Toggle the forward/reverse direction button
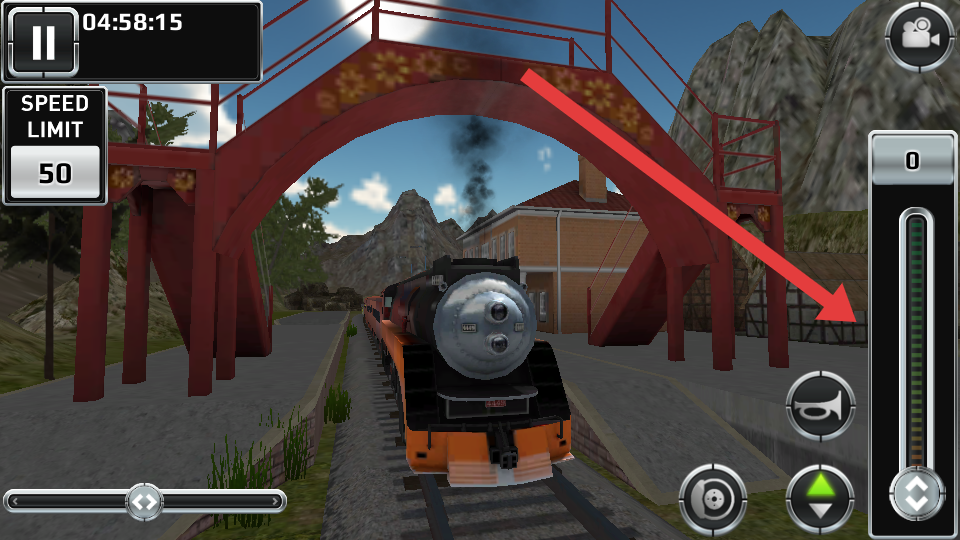Image resolution: width=960 pixels, height=540 pixels. coord(820,497)
